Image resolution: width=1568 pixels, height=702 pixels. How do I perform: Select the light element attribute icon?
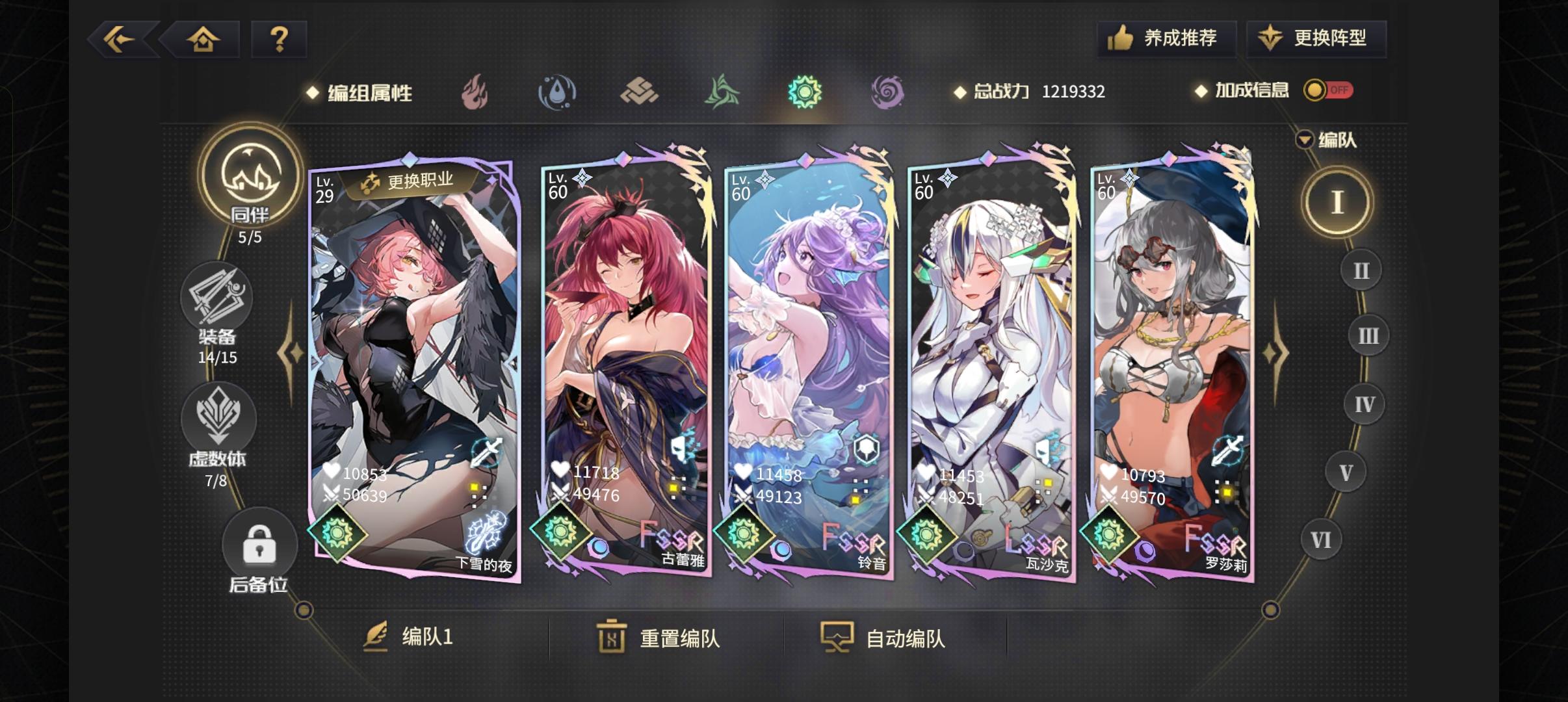tap(805, 92)
